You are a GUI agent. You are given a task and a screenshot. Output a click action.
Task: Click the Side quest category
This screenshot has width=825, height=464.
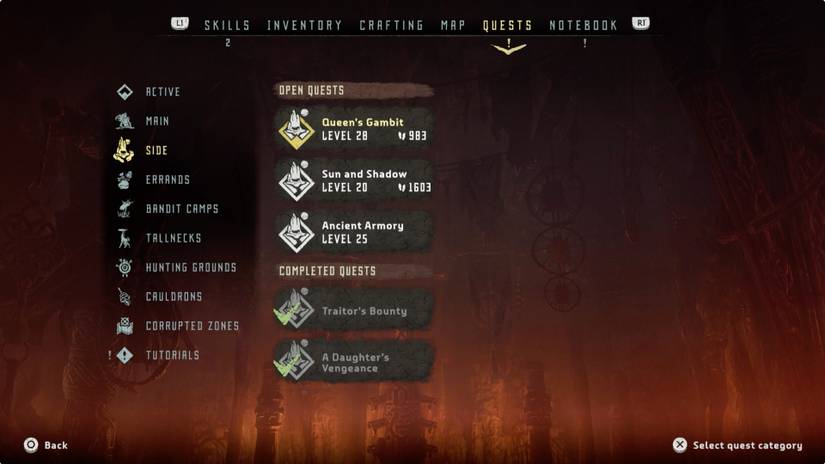[156, 151]
